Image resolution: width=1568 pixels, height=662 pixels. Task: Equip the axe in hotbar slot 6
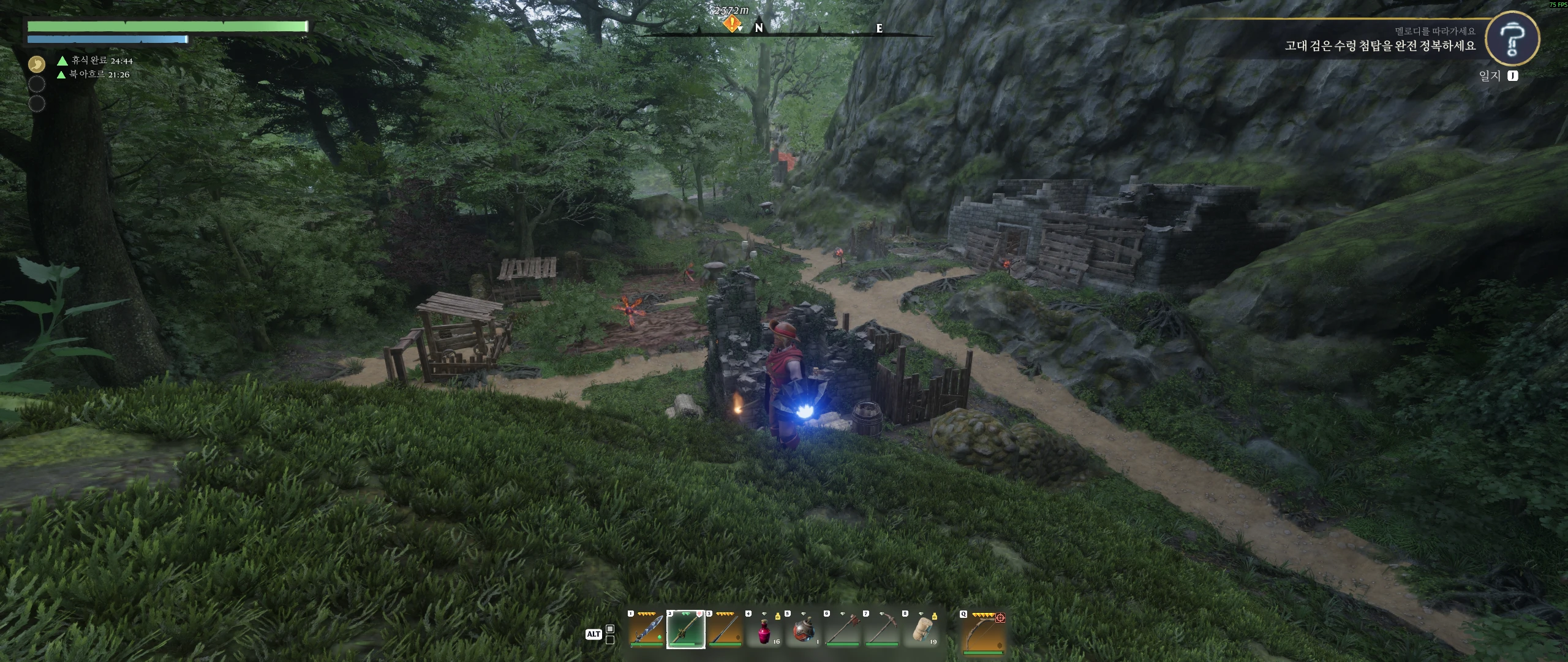pyautogui.click(x=842, y=630)
